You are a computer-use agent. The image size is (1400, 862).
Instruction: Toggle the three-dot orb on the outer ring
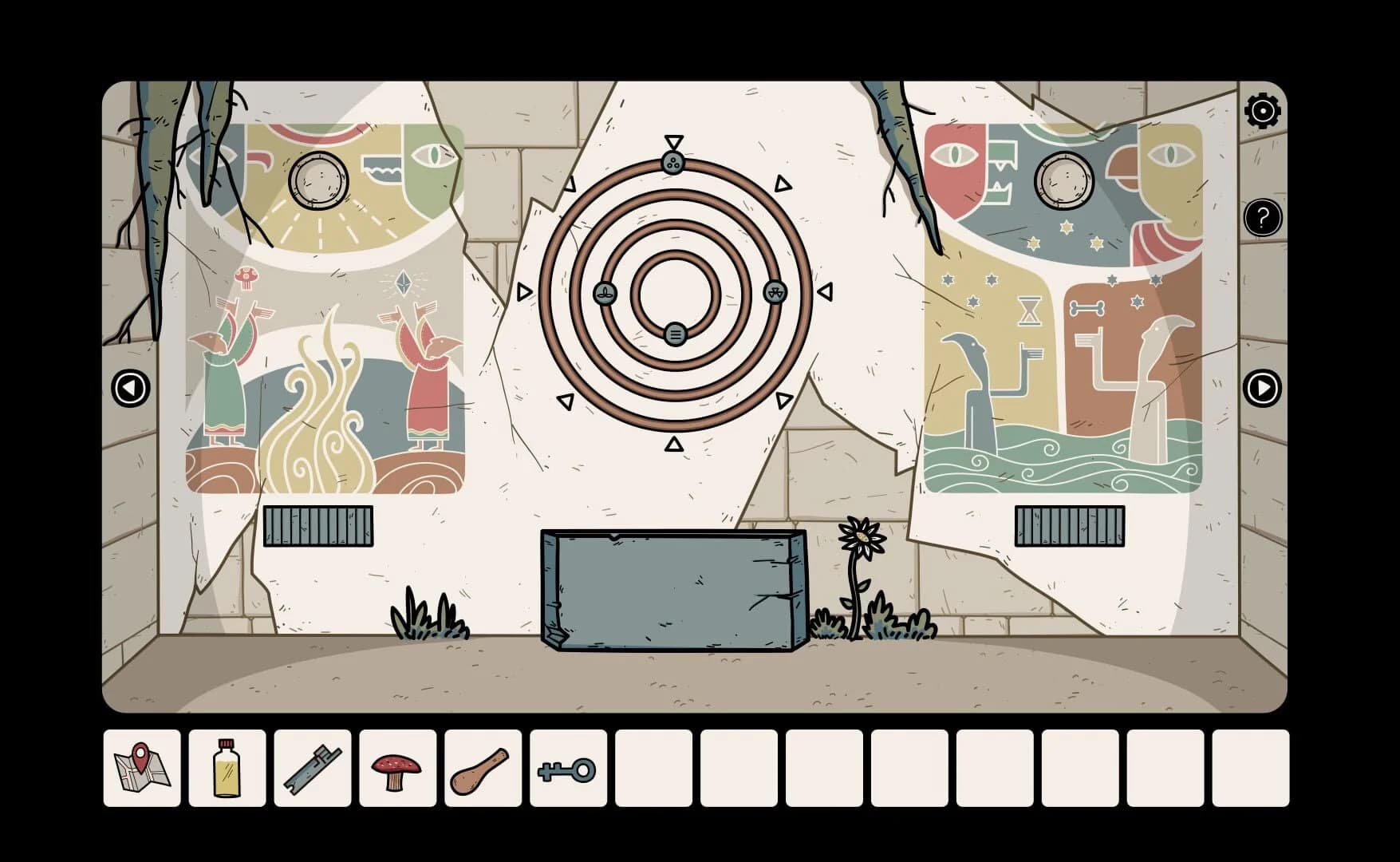click(672, 162)
